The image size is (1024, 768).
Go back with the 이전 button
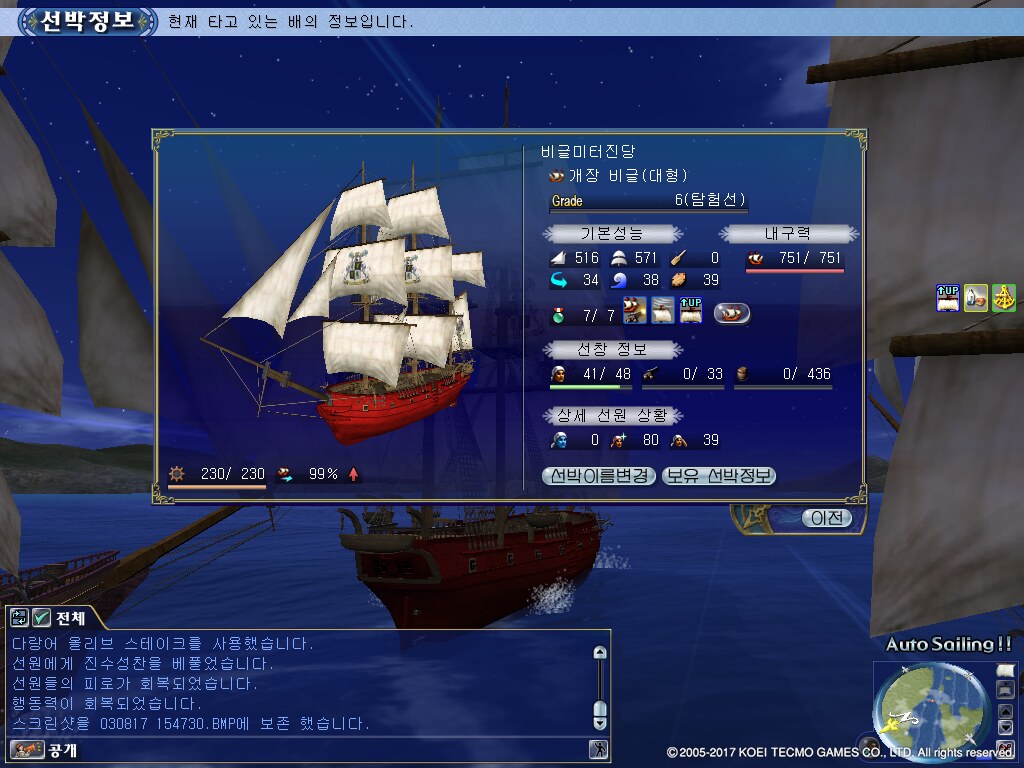[x=827, y=518]
